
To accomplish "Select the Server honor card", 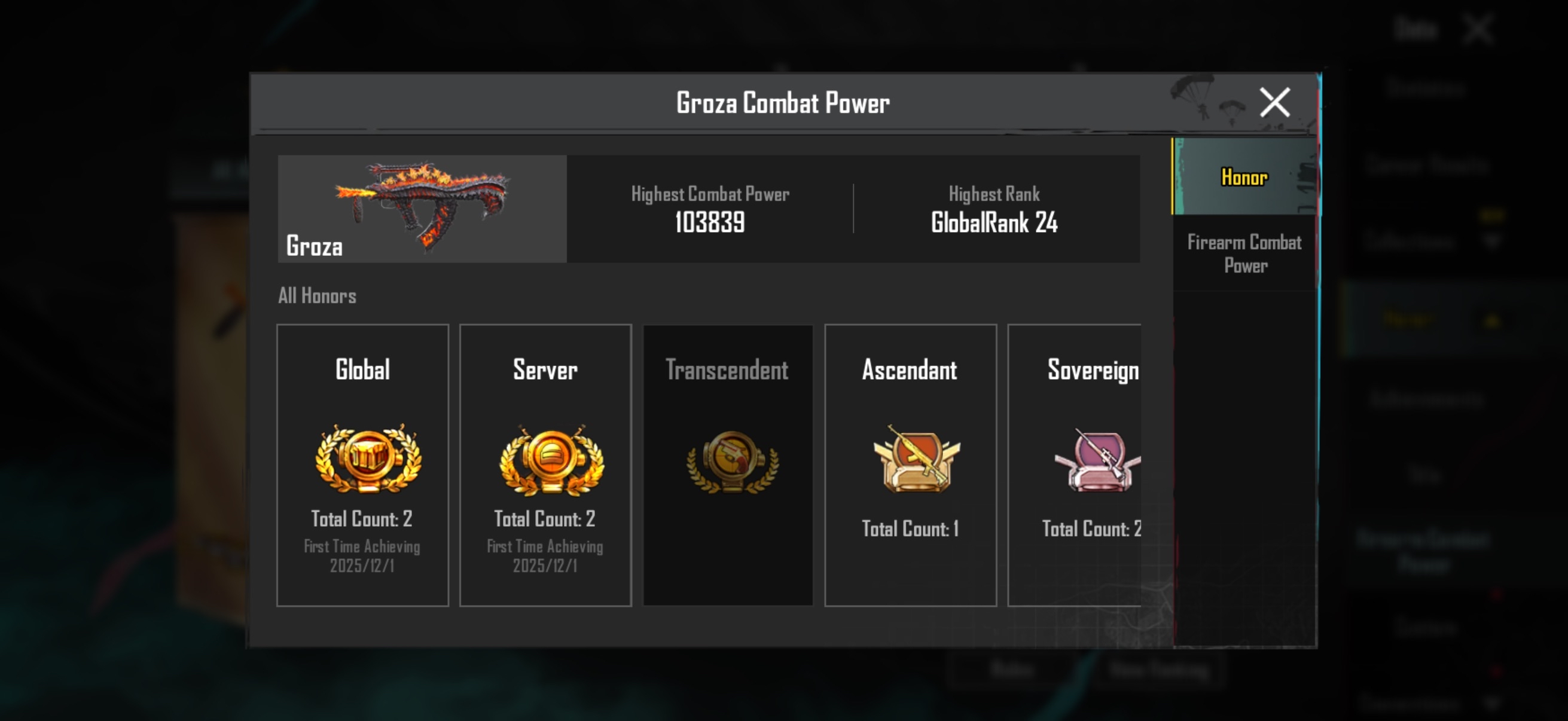I will point(545,465).
